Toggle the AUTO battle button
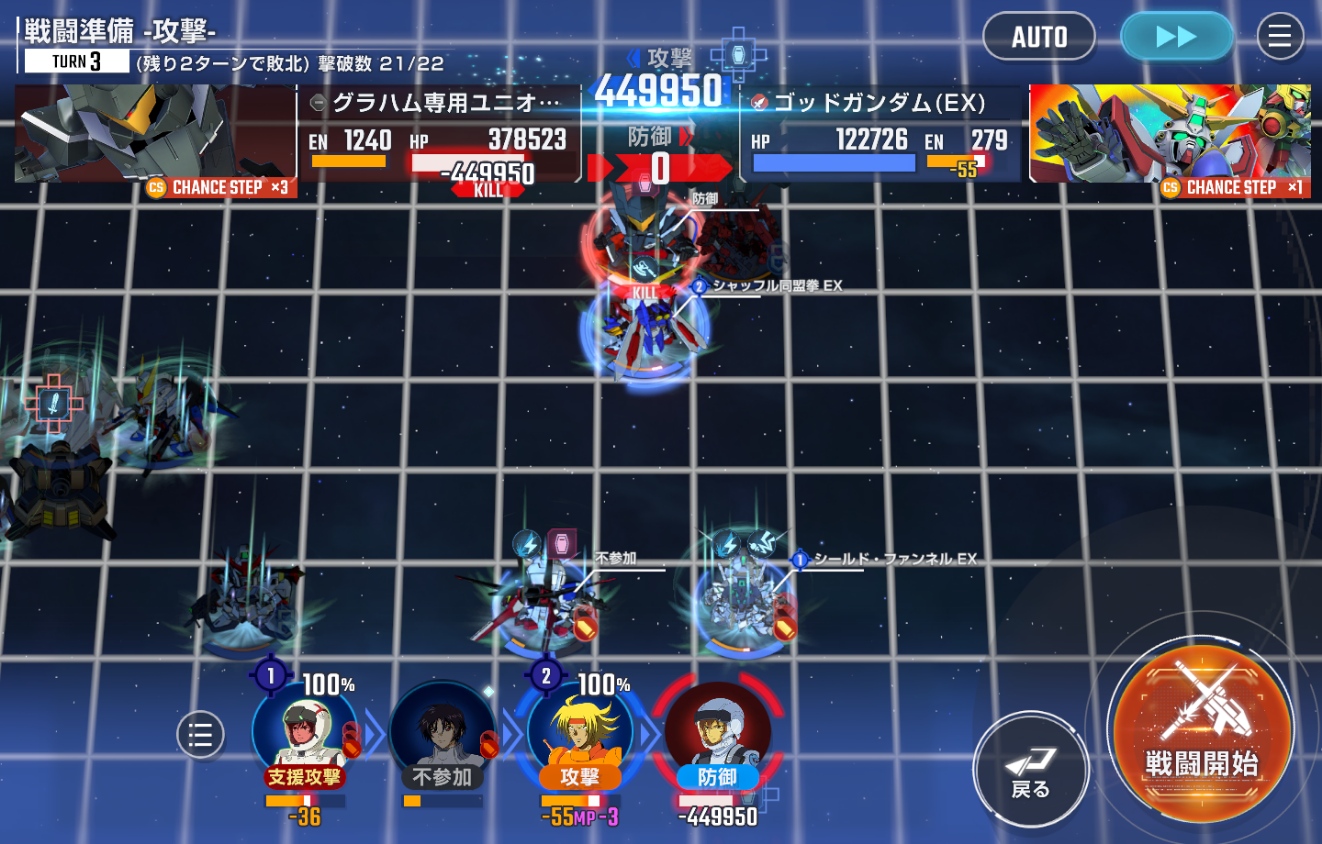Image resolution: width=1322 pixels, height=844 pixels. [1039, 37]
